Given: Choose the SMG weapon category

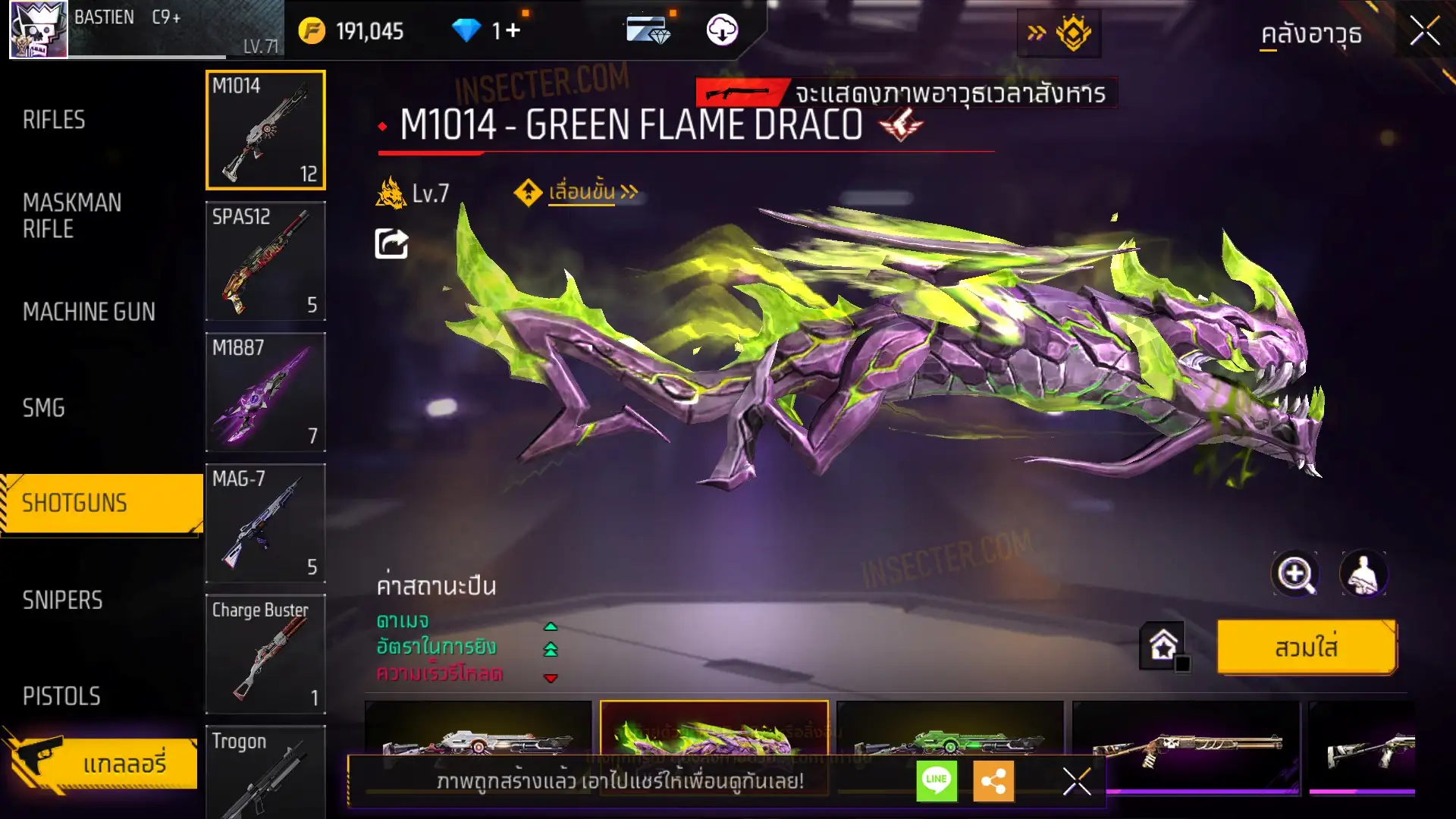Looking at the screenshot, I should pos(44,408).
